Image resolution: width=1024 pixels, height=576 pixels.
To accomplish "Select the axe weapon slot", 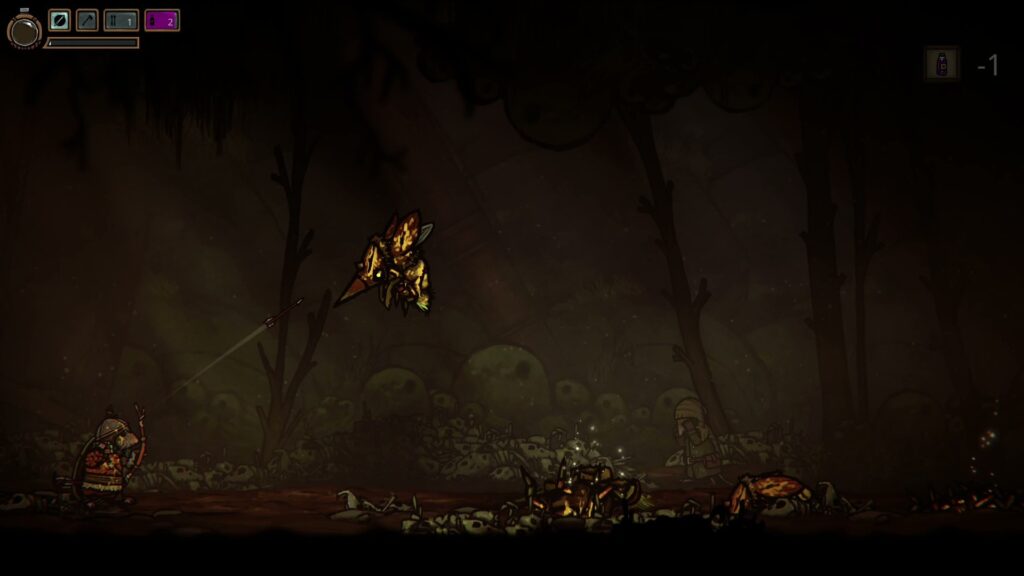I will point(88,20).
